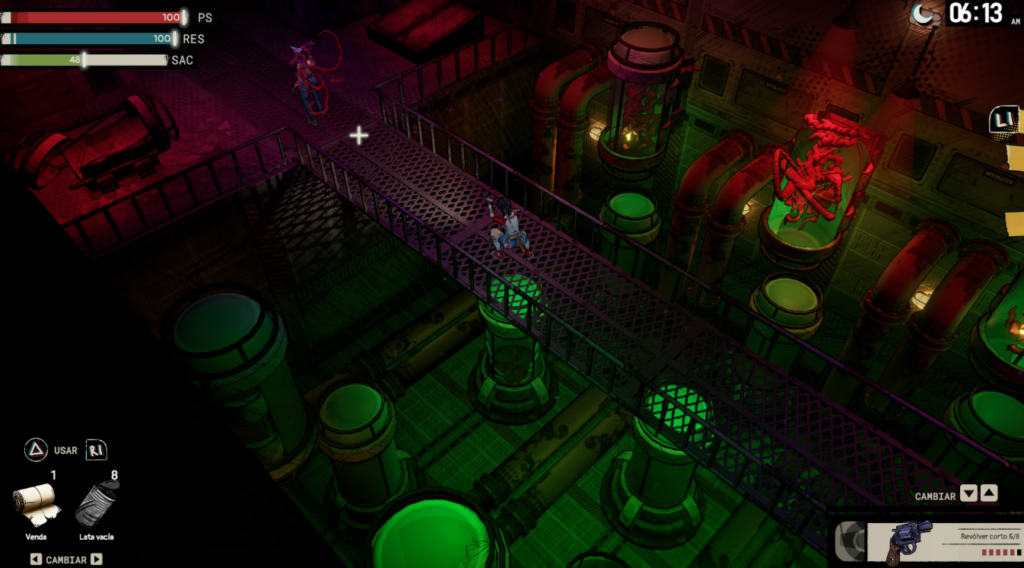1024x568 pixels.
Task: Click the up arrow beside weapon CAMBIAR
Action: click(x=988, y=494)
